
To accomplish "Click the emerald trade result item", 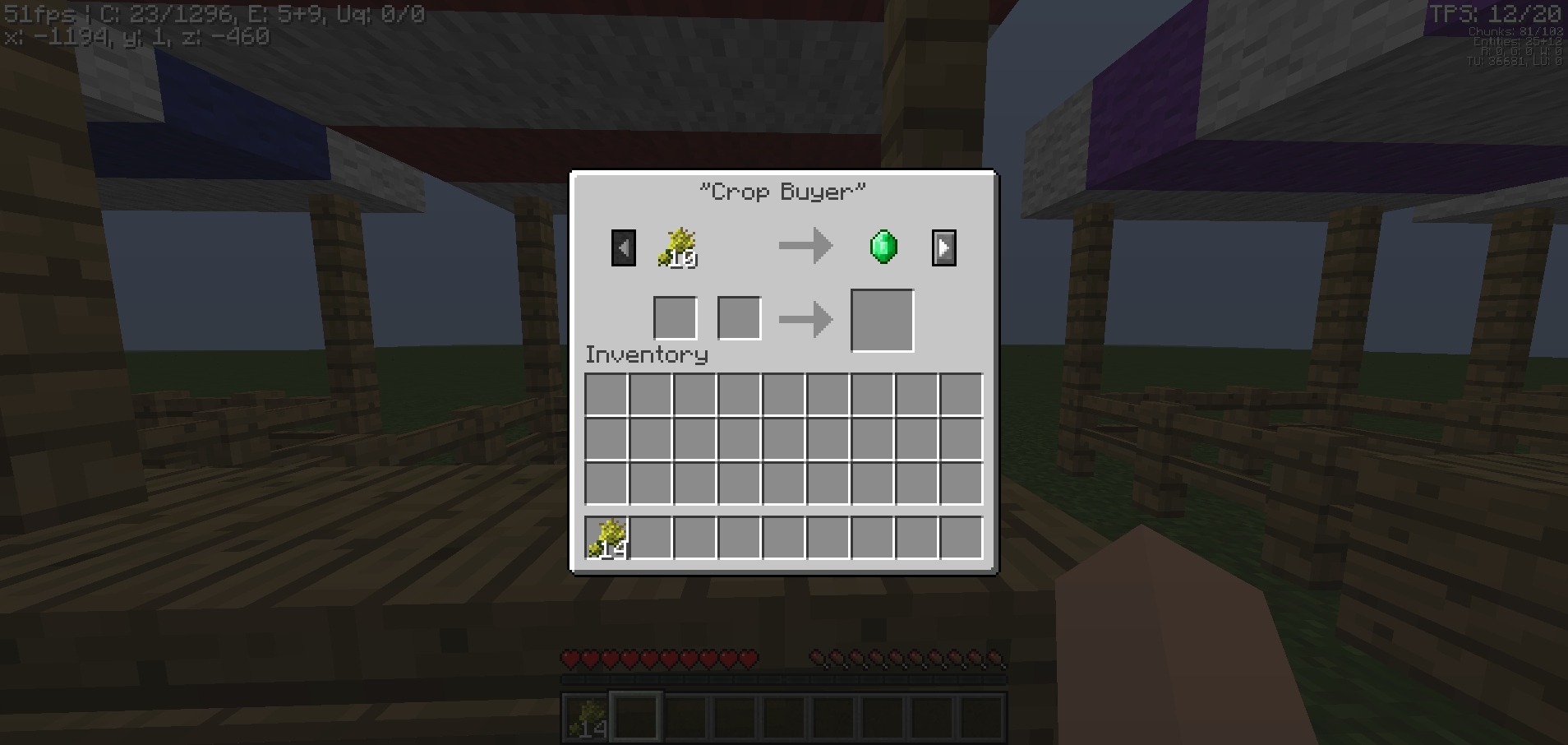I will point(882,247).
